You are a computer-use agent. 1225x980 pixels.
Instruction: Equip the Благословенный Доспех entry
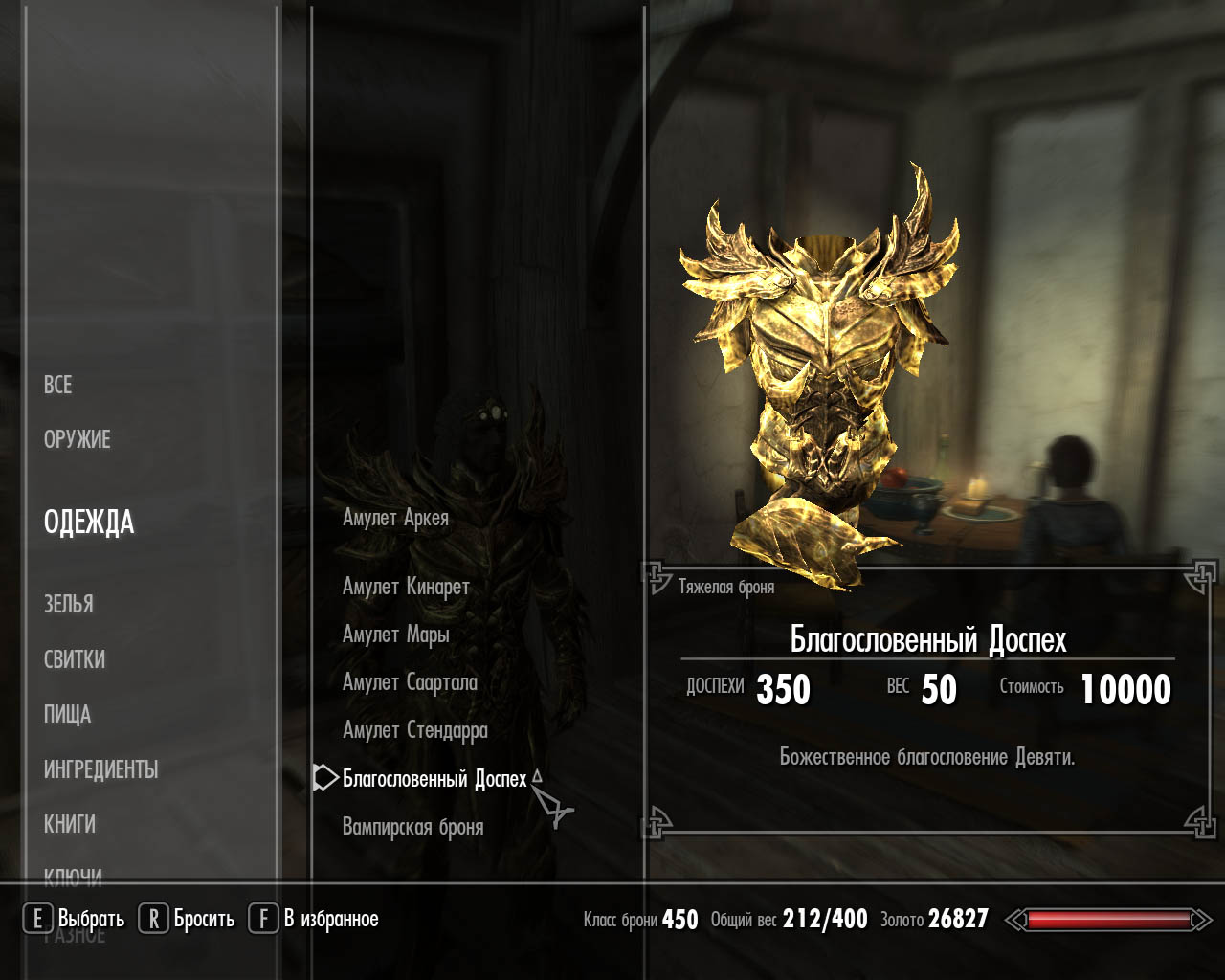[434, 779]
